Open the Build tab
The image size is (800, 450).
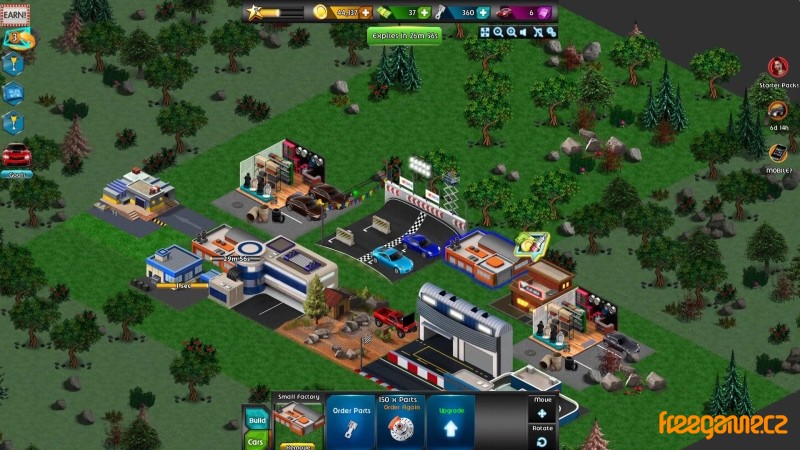(256, 420)
